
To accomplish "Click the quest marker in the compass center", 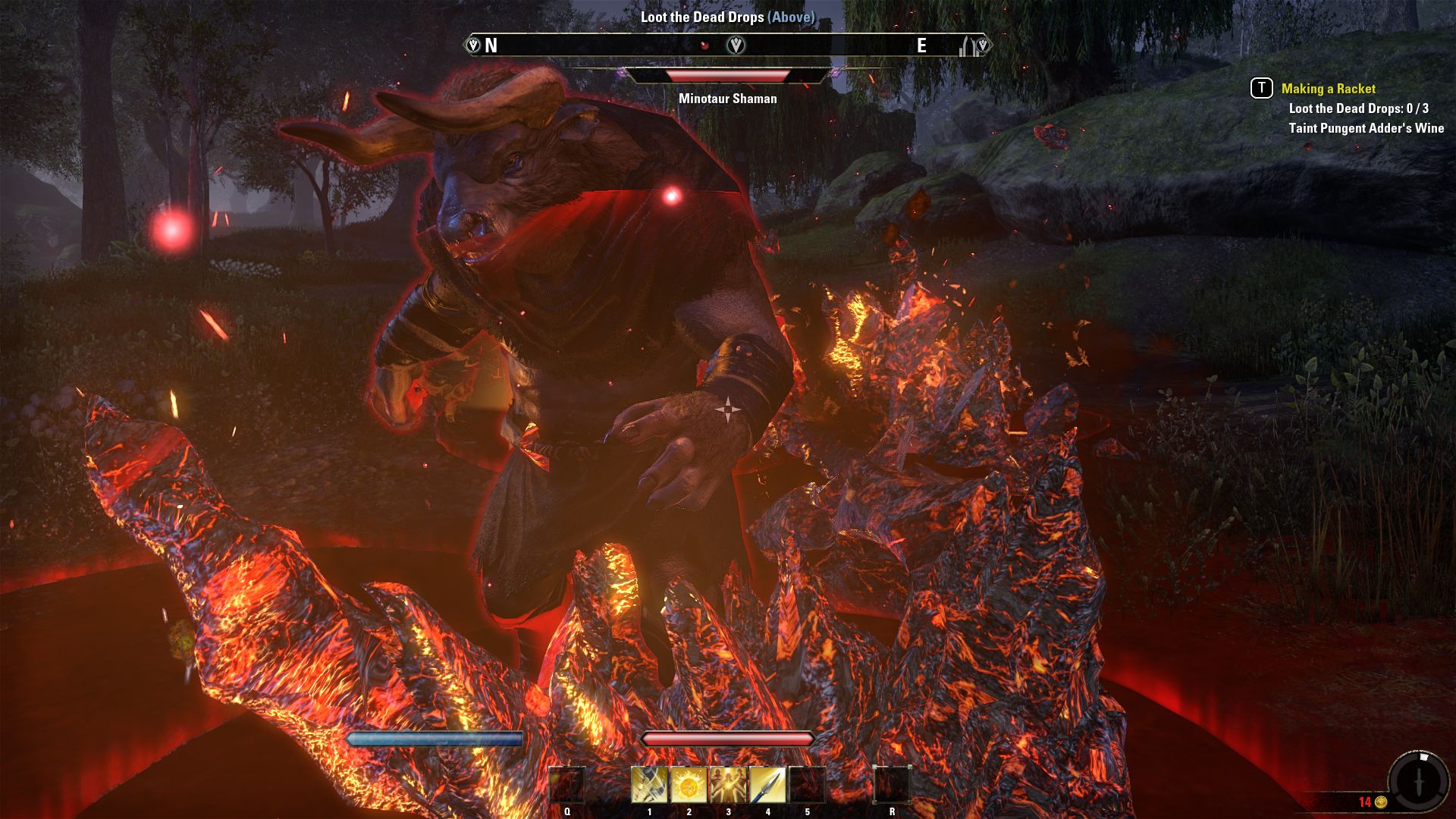I will pos(736,45).
